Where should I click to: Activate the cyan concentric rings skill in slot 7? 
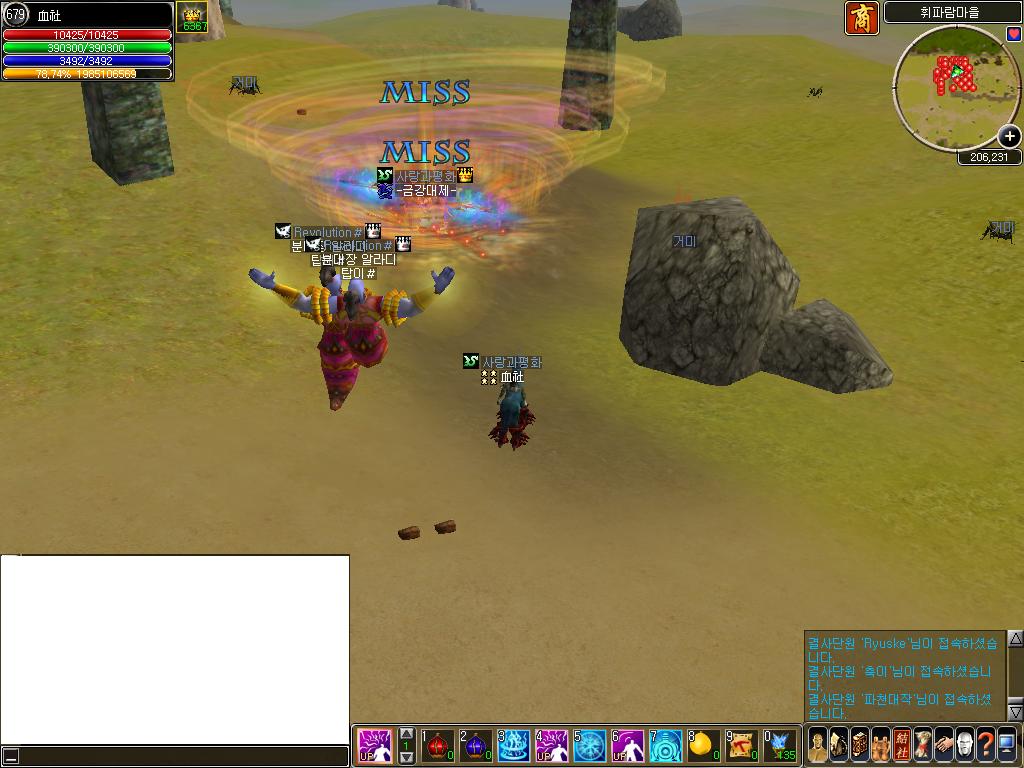pyautogui.click(x=666, y=745)
